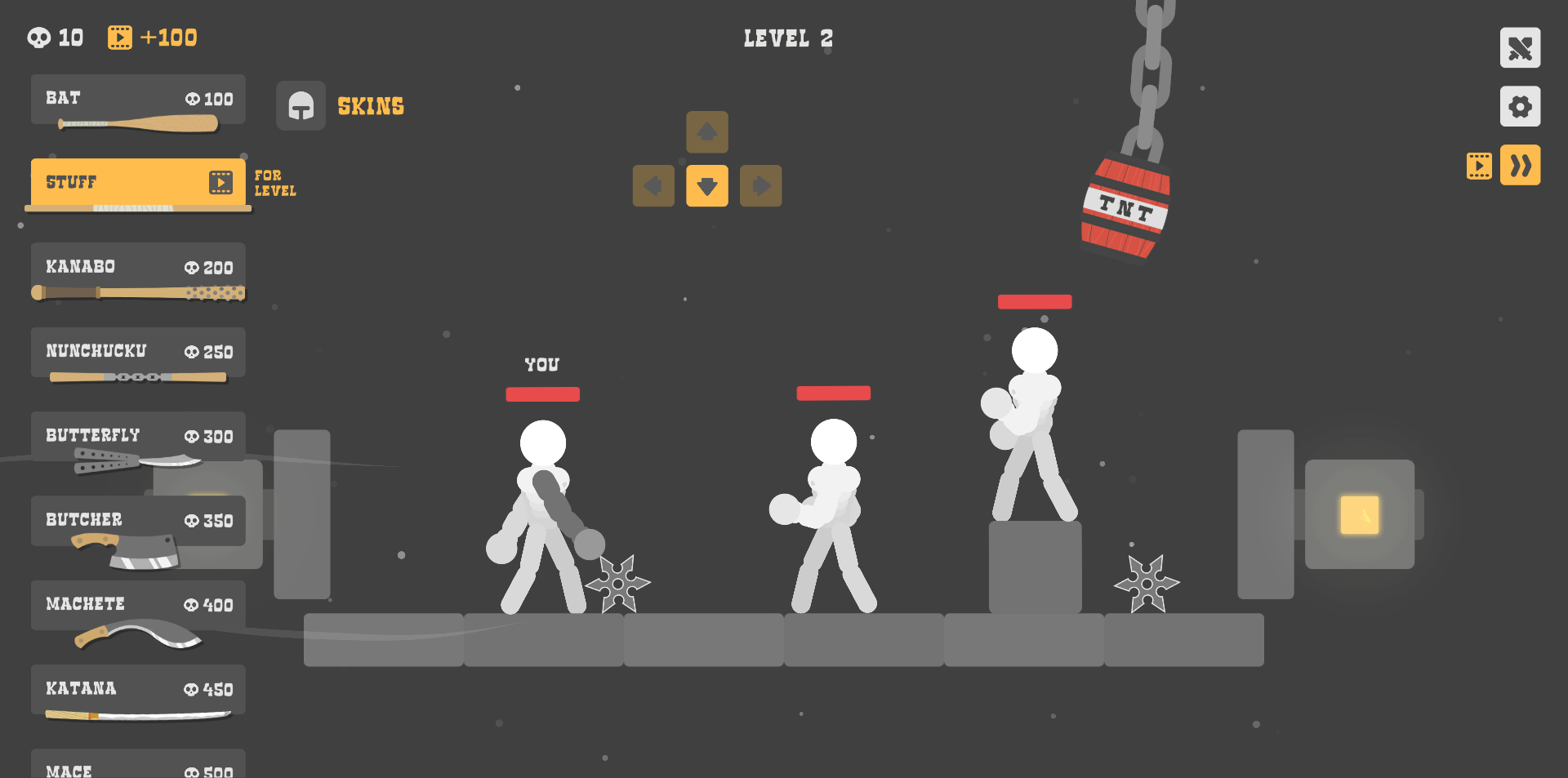This screenshot has height=778, width=1568.
Task: Open the Skins menu
Action: point(341,106)
